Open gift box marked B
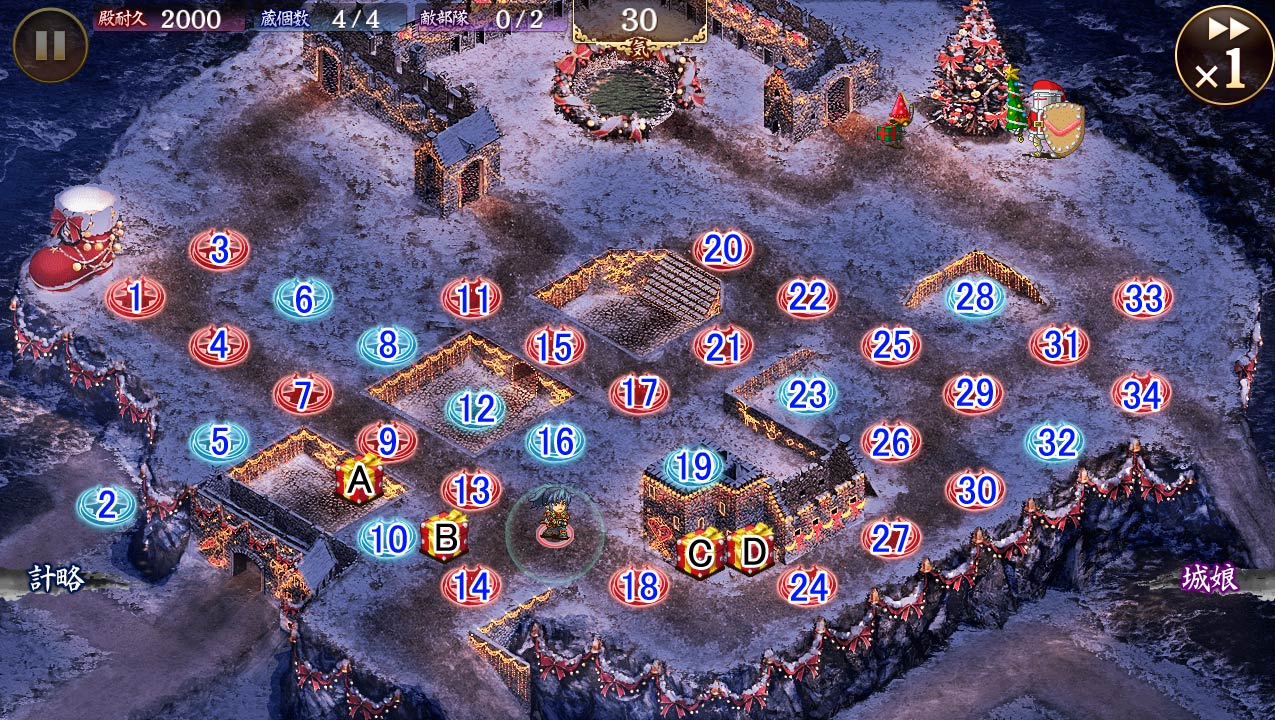This screenshot has width=1275, height=720. [x=445, y=537]
